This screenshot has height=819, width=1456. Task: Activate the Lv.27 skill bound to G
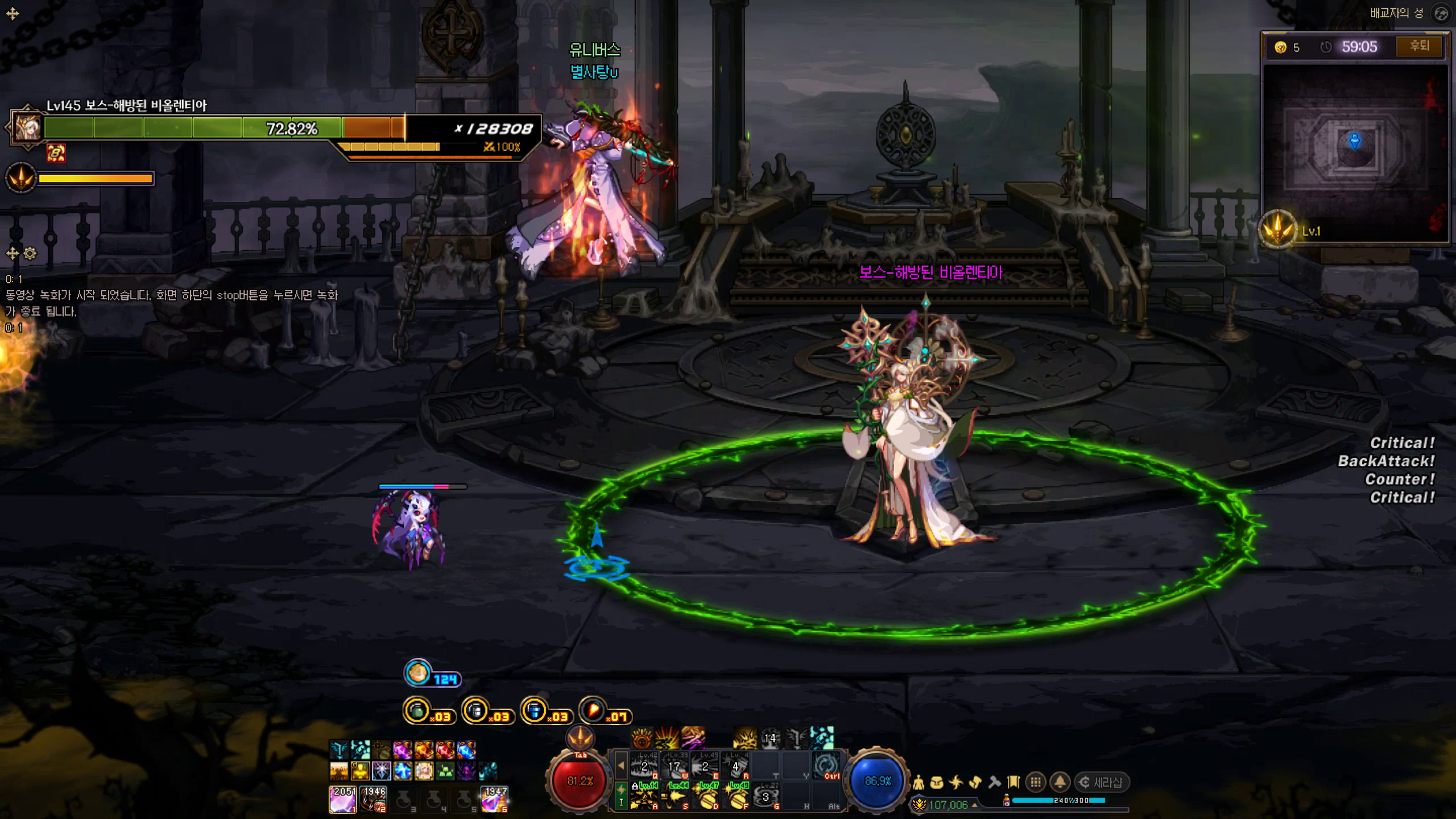coord(766,796)
